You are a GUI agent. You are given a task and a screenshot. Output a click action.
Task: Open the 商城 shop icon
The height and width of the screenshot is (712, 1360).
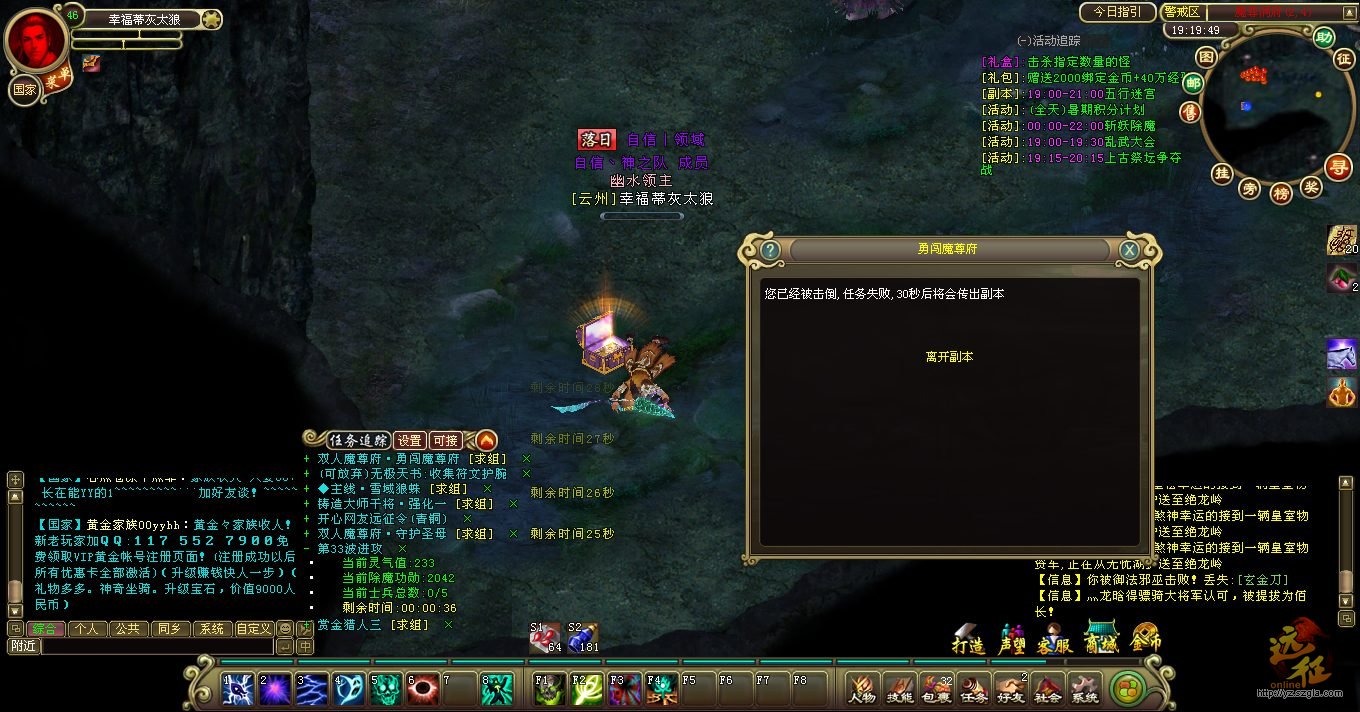pyautogui.click(x=1101, y=640)
